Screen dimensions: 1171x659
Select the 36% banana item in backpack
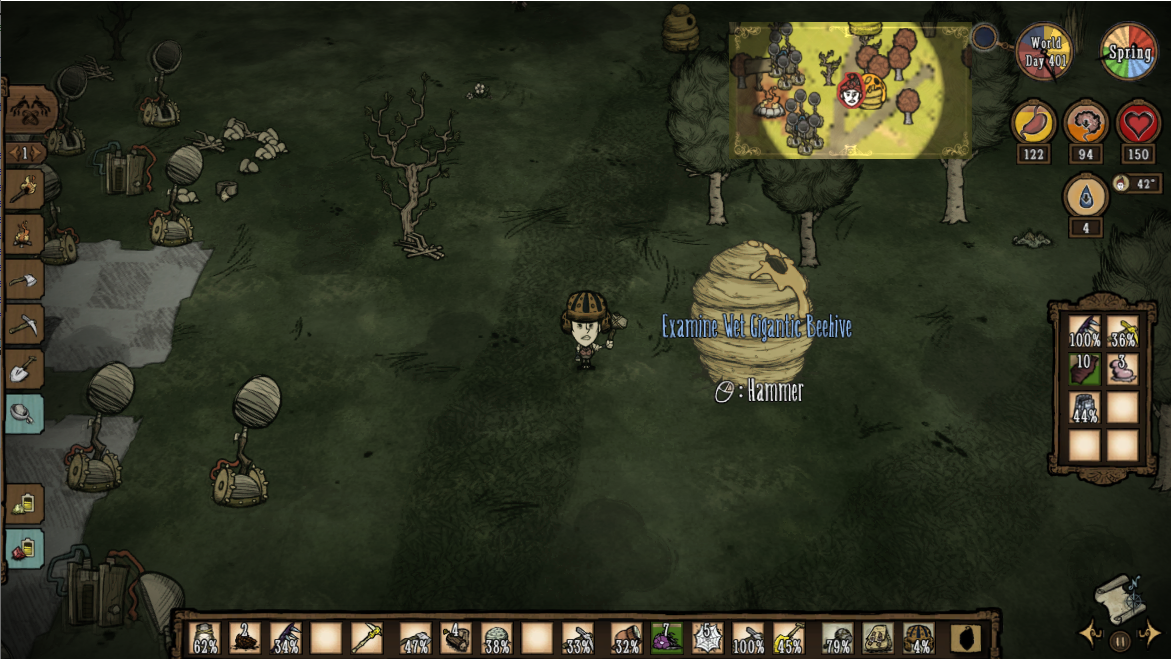[1123, 331]
